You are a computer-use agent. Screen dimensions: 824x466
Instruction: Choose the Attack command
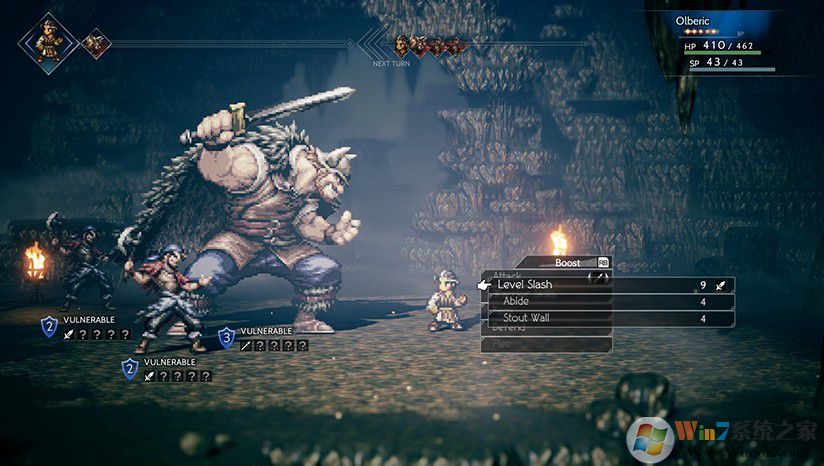click(x=507, y=274)
